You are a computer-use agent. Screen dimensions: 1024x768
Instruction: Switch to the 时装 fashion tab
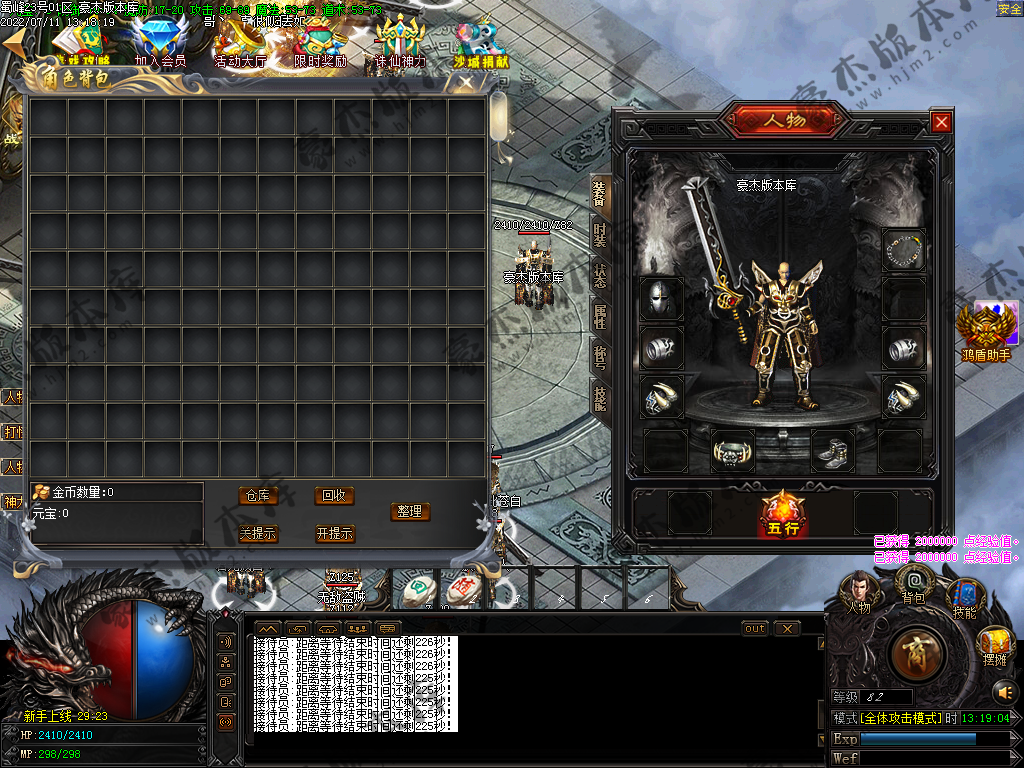[x=600, y=234]
